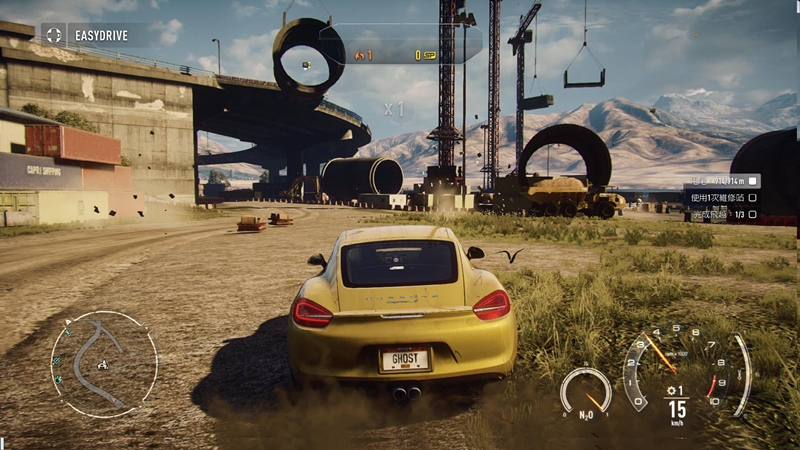Click the circular minimap
This screenshot has height=450, width=800.
(x=104, y=363)
